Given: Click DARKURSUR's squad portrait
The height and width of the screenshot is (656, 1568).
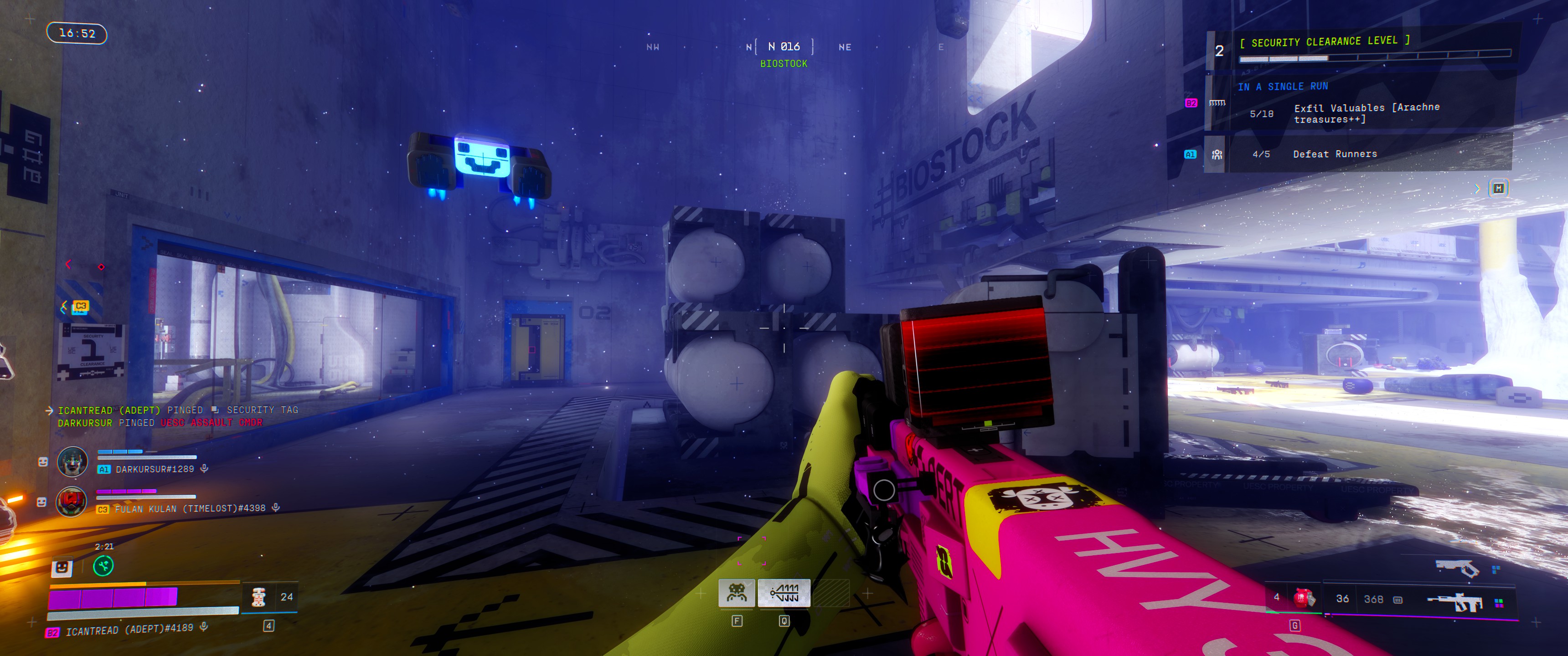Looking at the screenshot, I should (72, 462).
